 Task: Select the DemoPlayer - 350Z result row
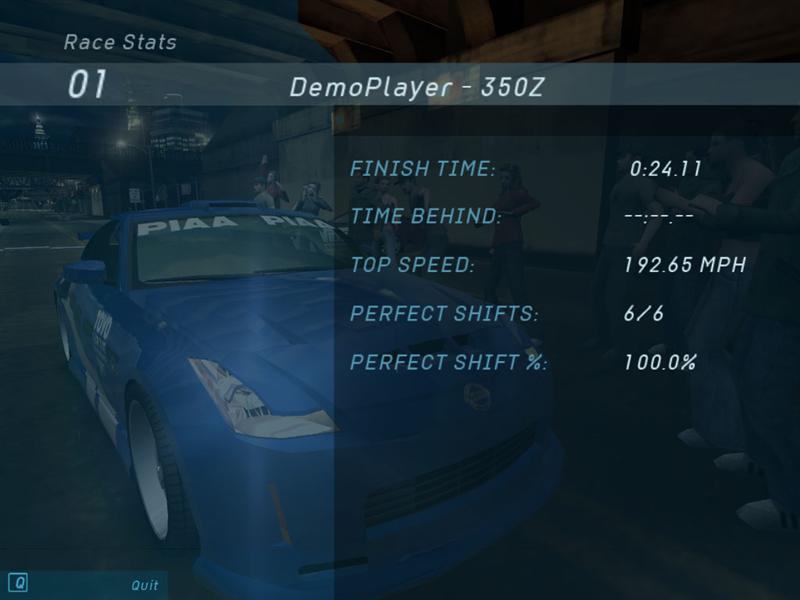pyautogui.click(x=416, y=87)
